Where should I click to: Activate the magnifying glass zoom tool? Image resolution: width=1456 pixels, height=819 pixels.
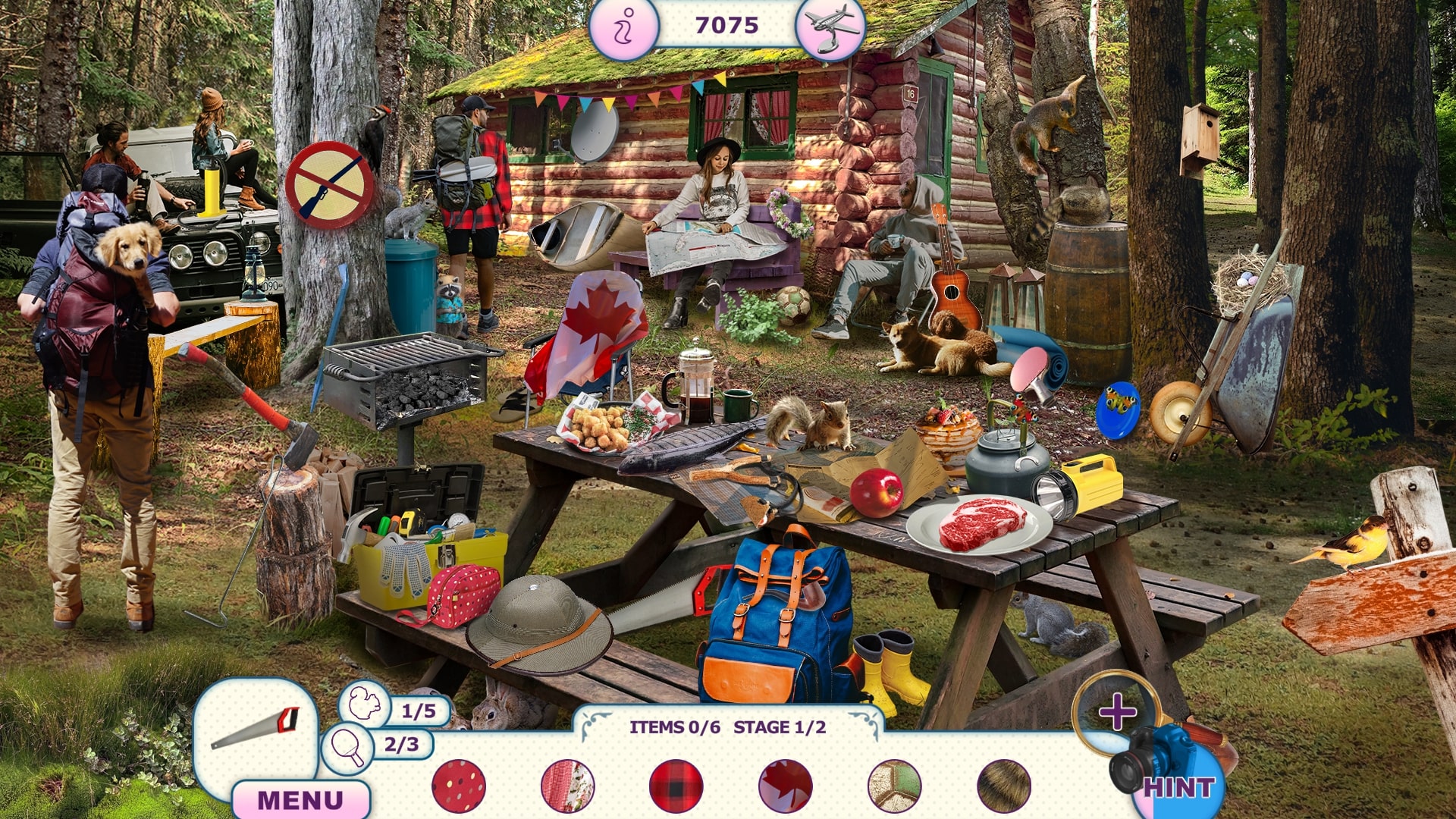(1116, 711)
